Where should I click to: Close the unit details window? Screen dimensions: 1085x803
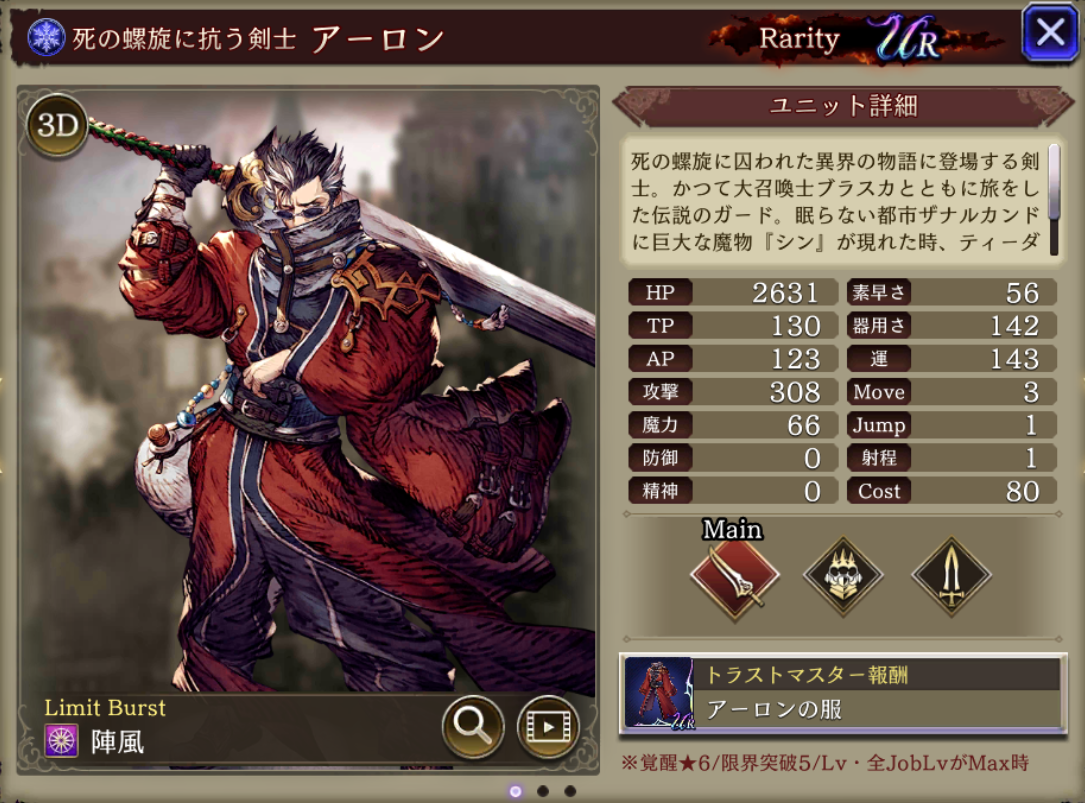click(1050, 33)
